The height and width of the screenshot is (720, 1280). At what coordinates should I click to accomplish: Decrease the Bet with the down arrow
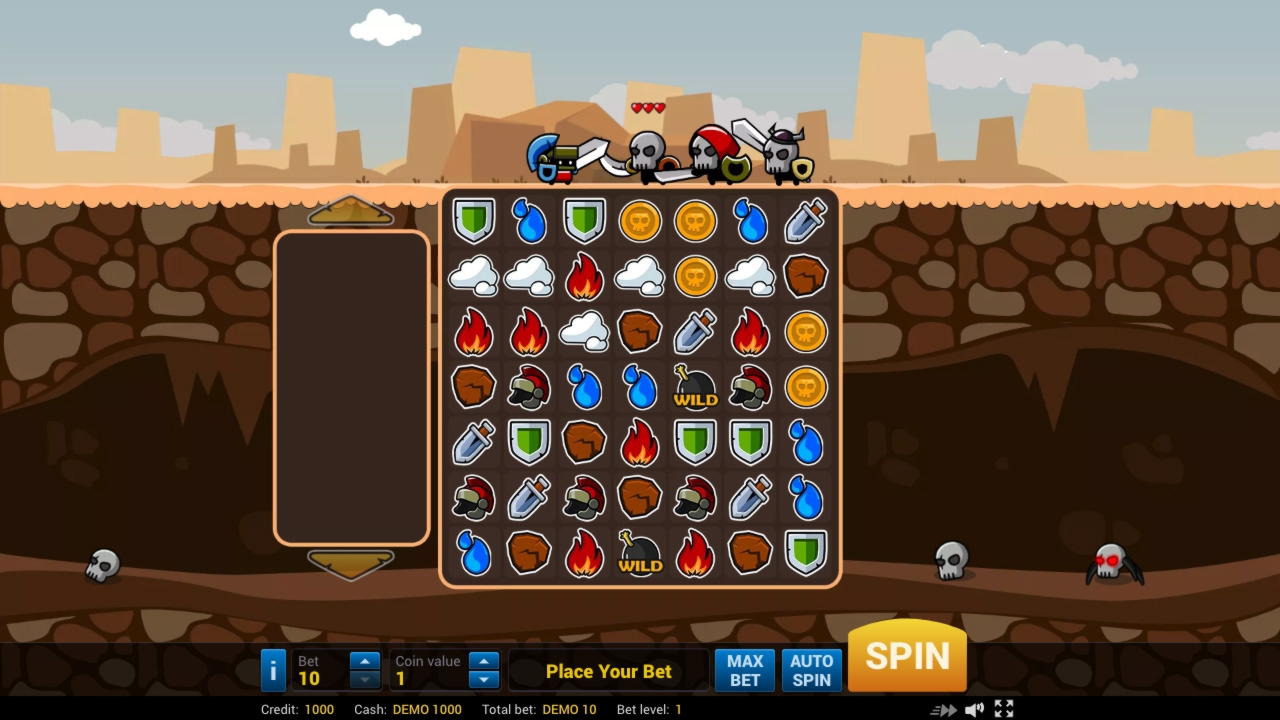365,680
